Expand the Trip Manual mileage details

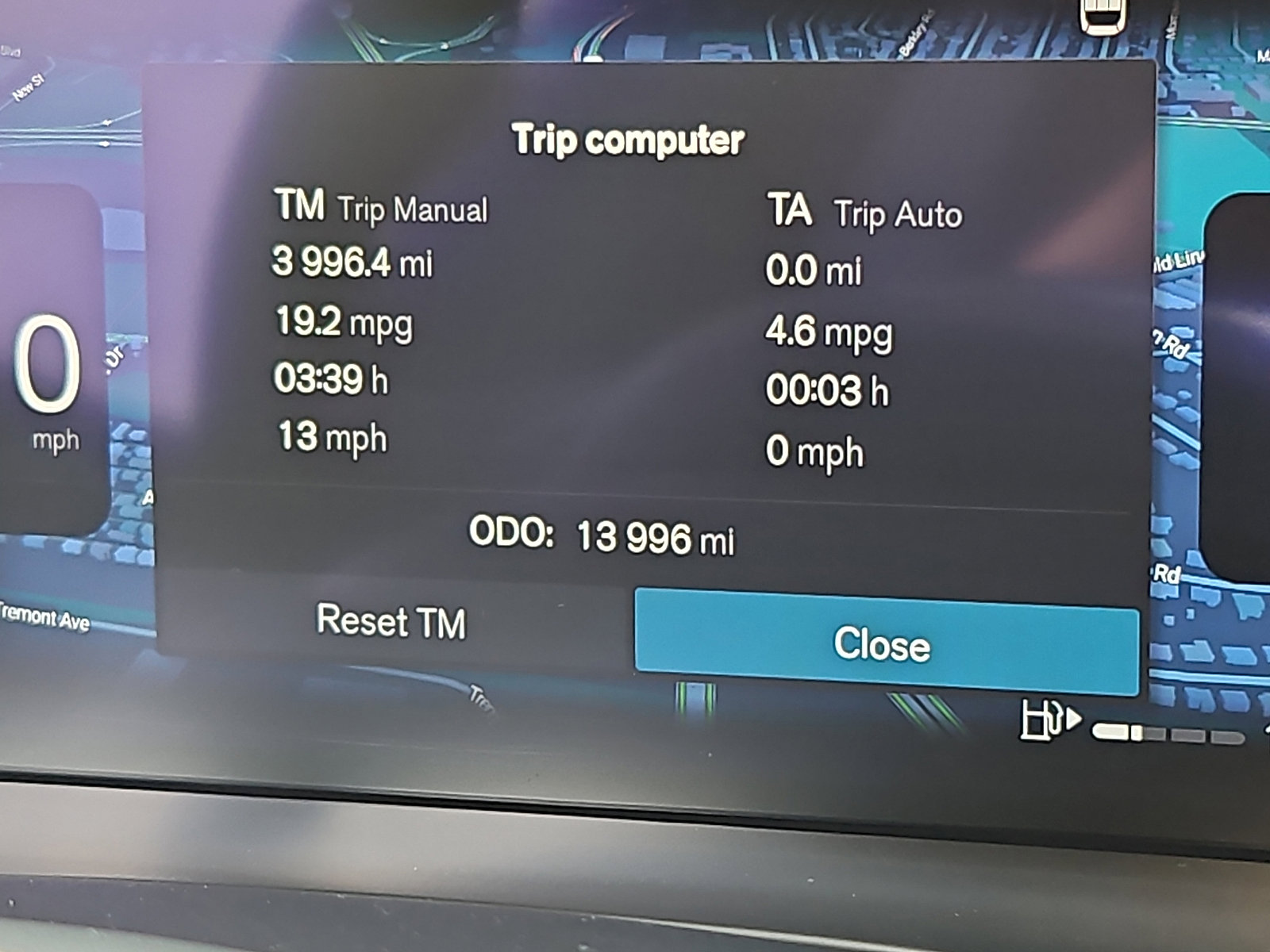click(x=353, y=267)
